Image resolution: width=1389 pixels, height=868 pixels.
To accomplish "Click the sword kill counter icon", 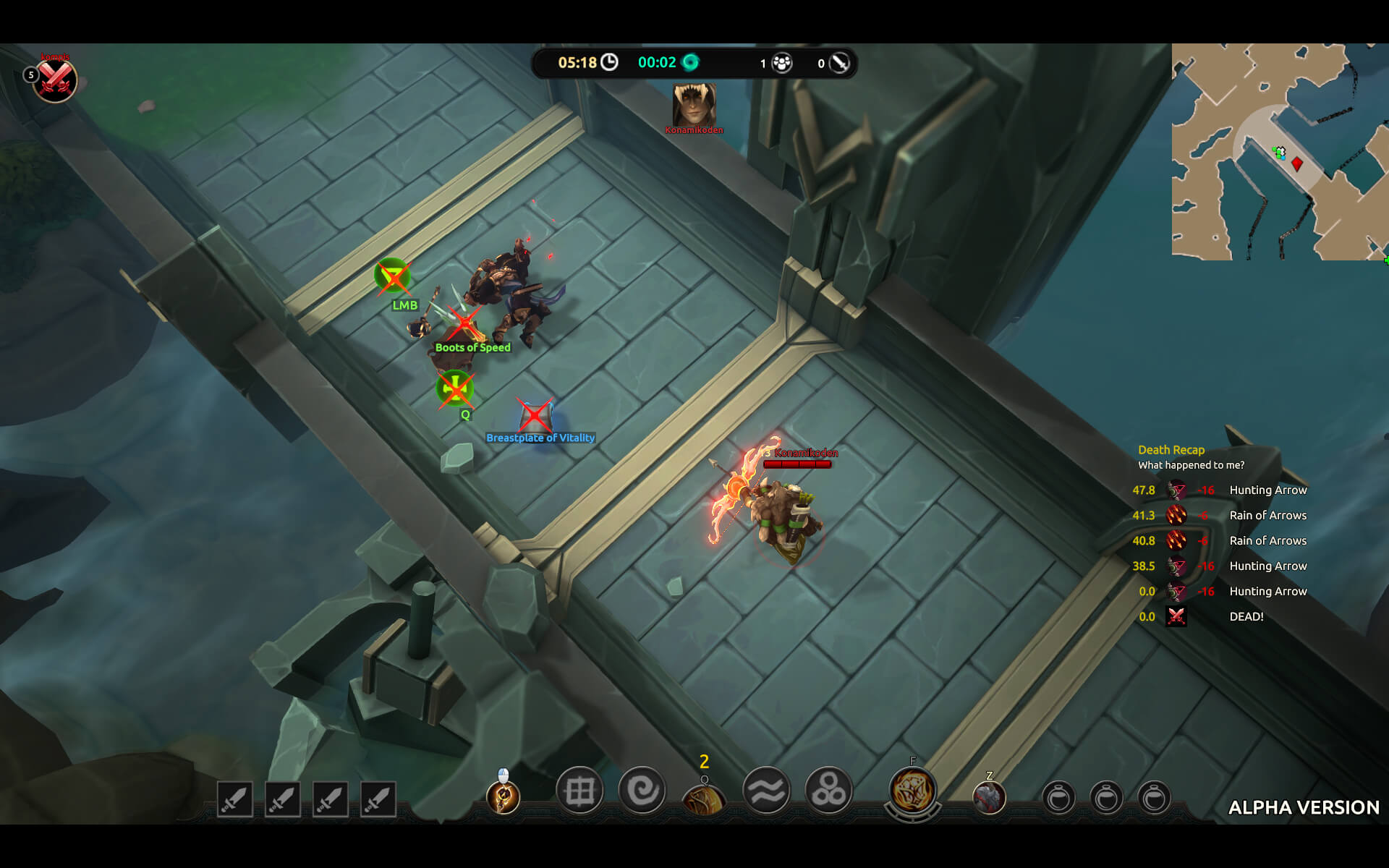I will (x=839, y=63).
